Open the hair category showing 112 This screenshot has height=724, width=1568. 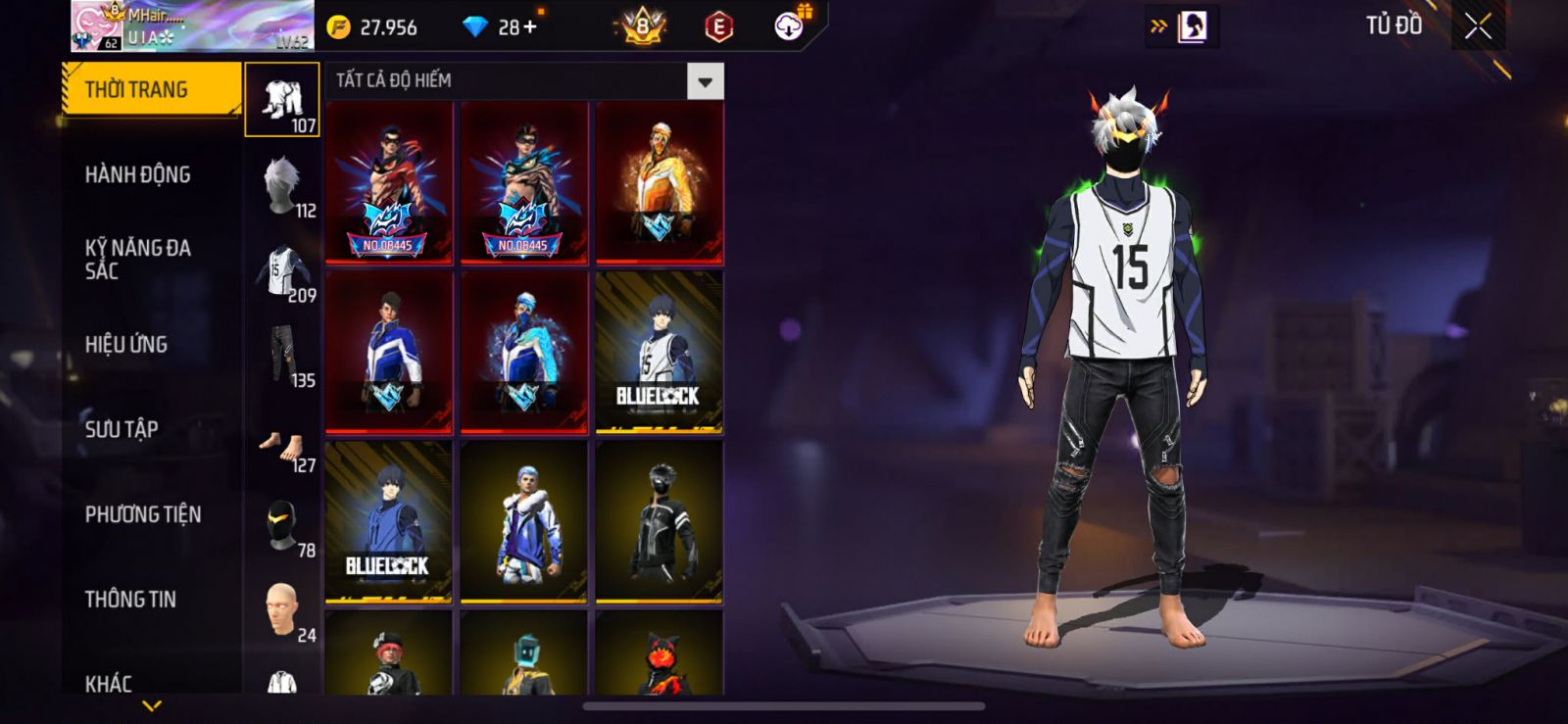(x=282, y=185)
